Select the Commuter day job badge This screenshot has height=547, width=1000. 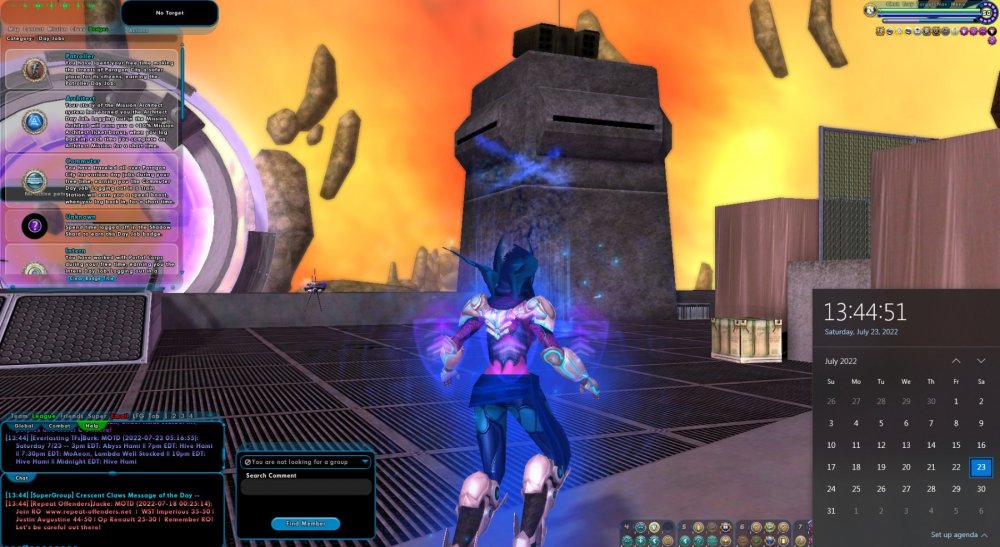[x=35, y=180]
